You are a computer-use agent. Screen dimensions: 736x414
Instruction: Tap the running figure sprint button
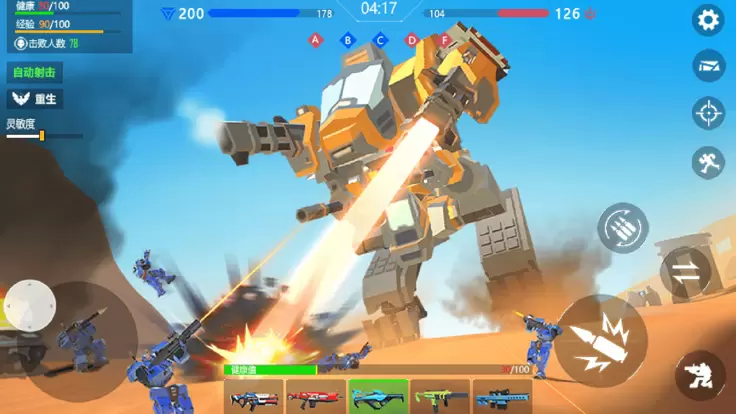pos(709,162)
